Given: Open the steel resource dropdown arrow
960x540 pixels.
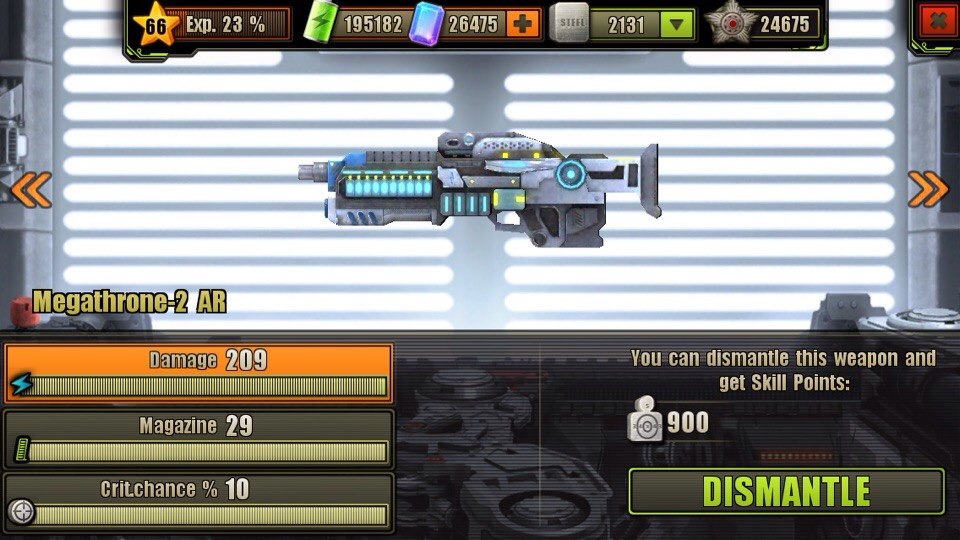Looking at the screenshot, I should pos(677,24).
